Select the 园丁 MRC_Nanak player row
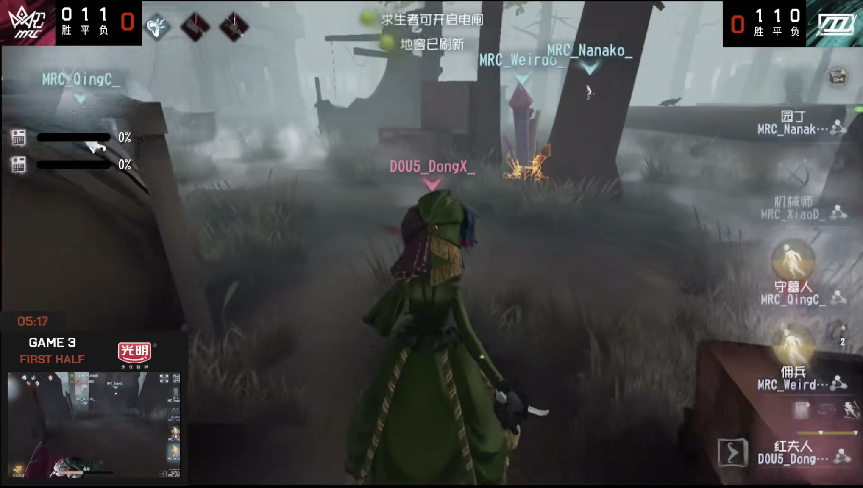Screen dimensions: 863x488 point(799,122)
